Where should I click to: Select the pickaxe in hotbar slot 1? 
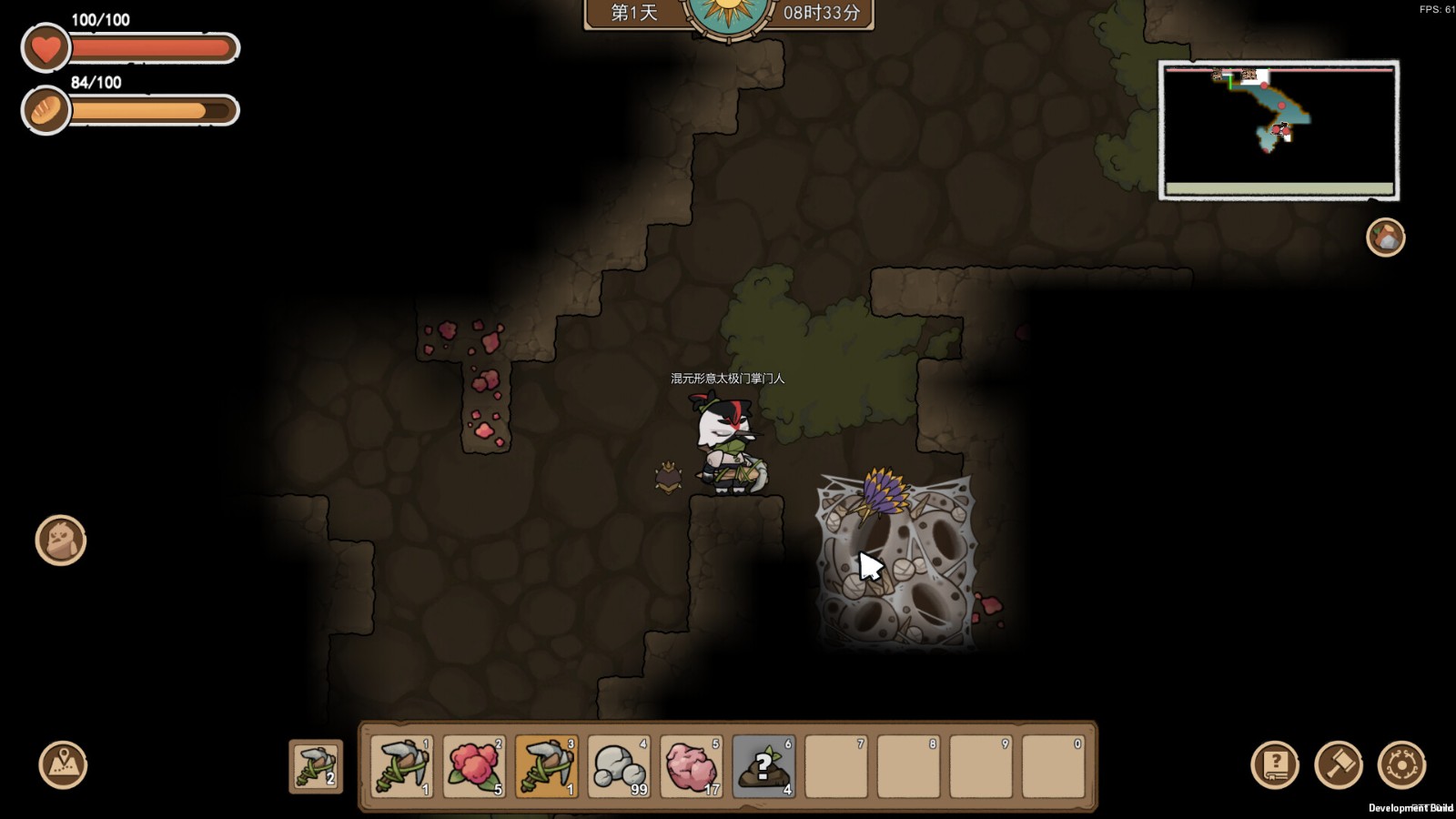401,766
